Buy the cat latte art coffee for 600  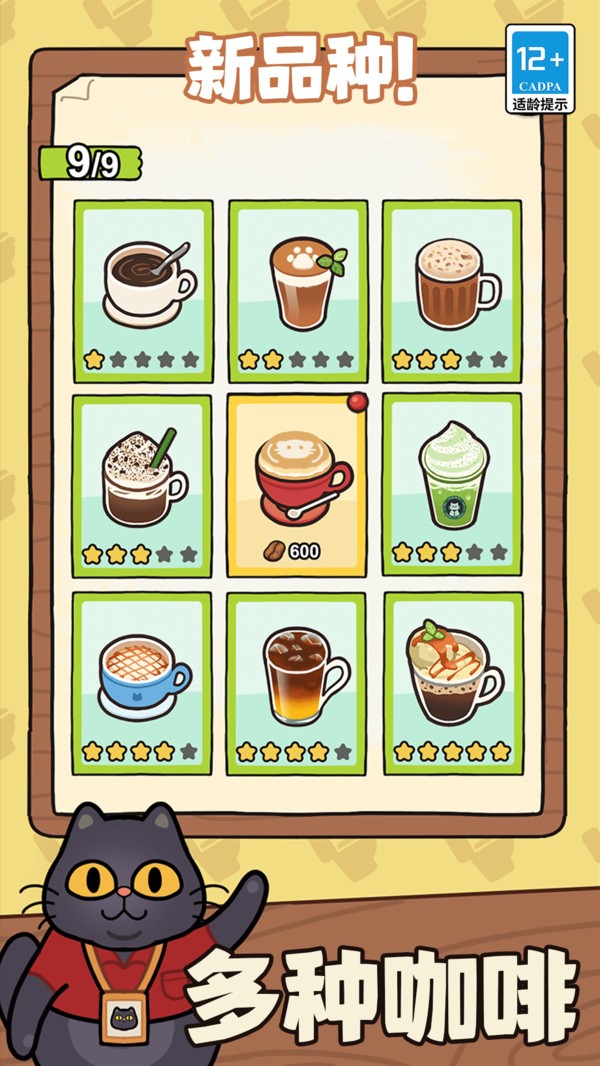point(297,486)
